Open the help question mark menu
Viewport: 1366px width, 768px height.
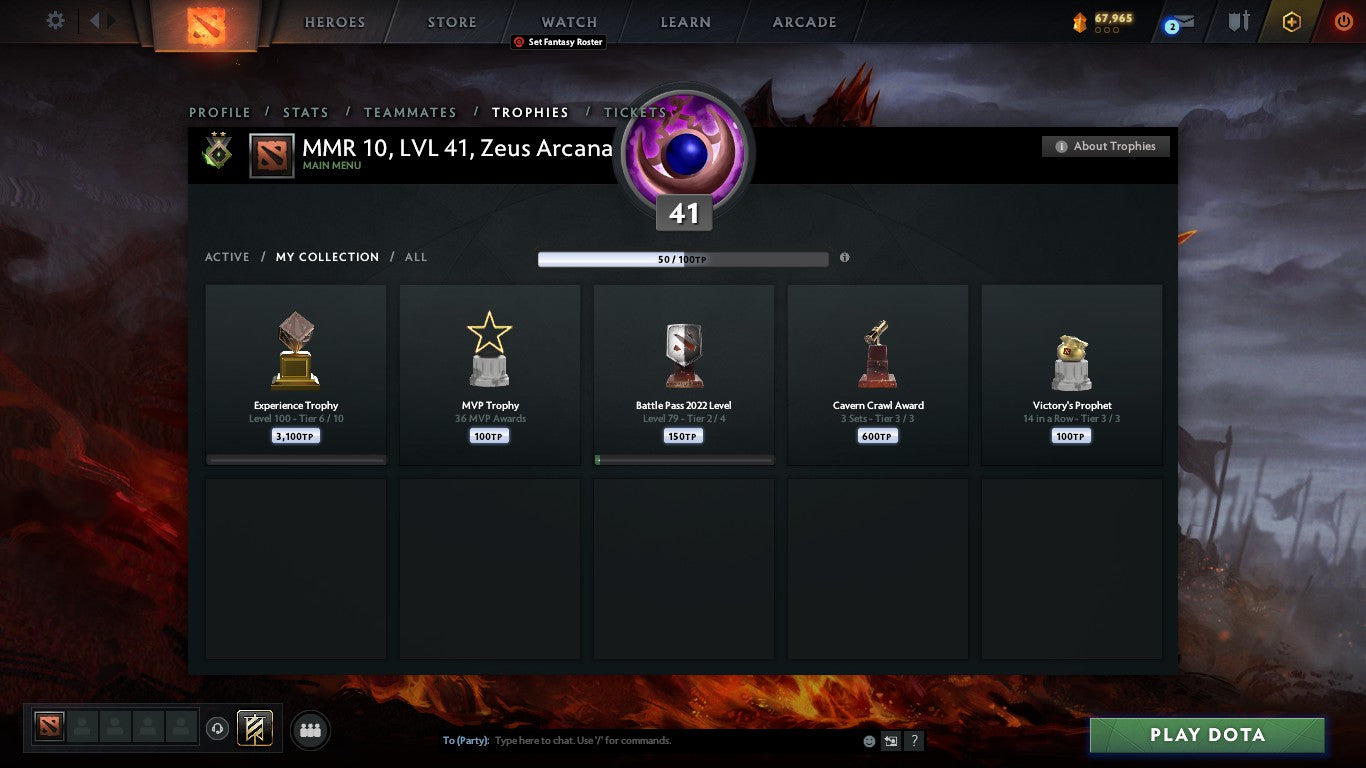pos(913,740)
